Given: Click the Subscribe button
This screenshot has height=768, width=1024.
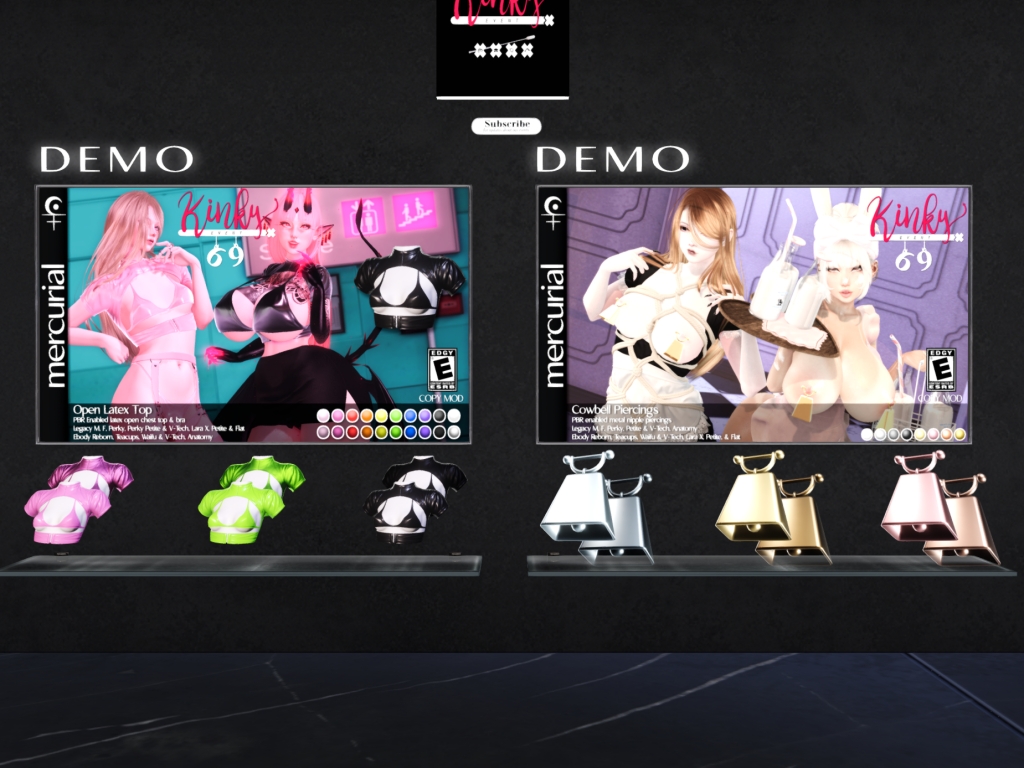Looking at the screenshot, I should [506, 125].
